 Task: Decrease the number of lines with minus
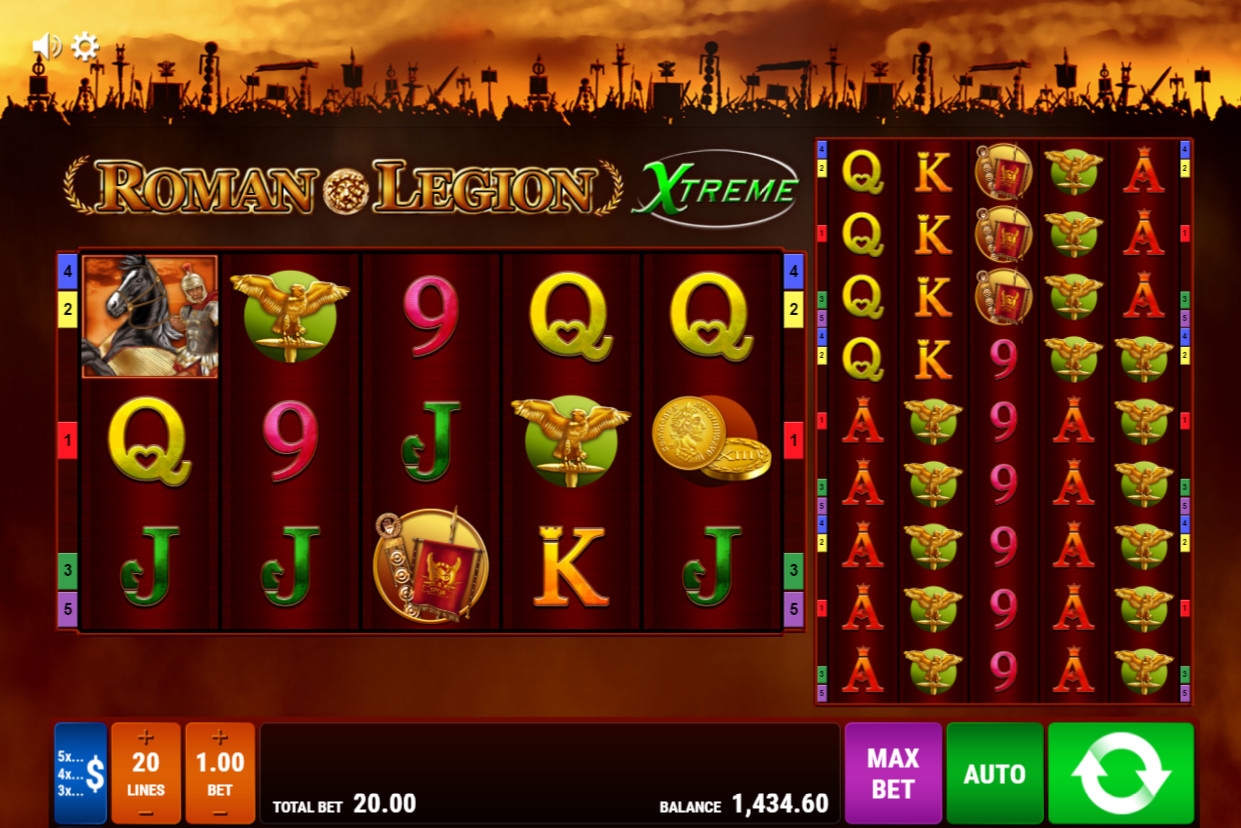click(x=146, y=811)
